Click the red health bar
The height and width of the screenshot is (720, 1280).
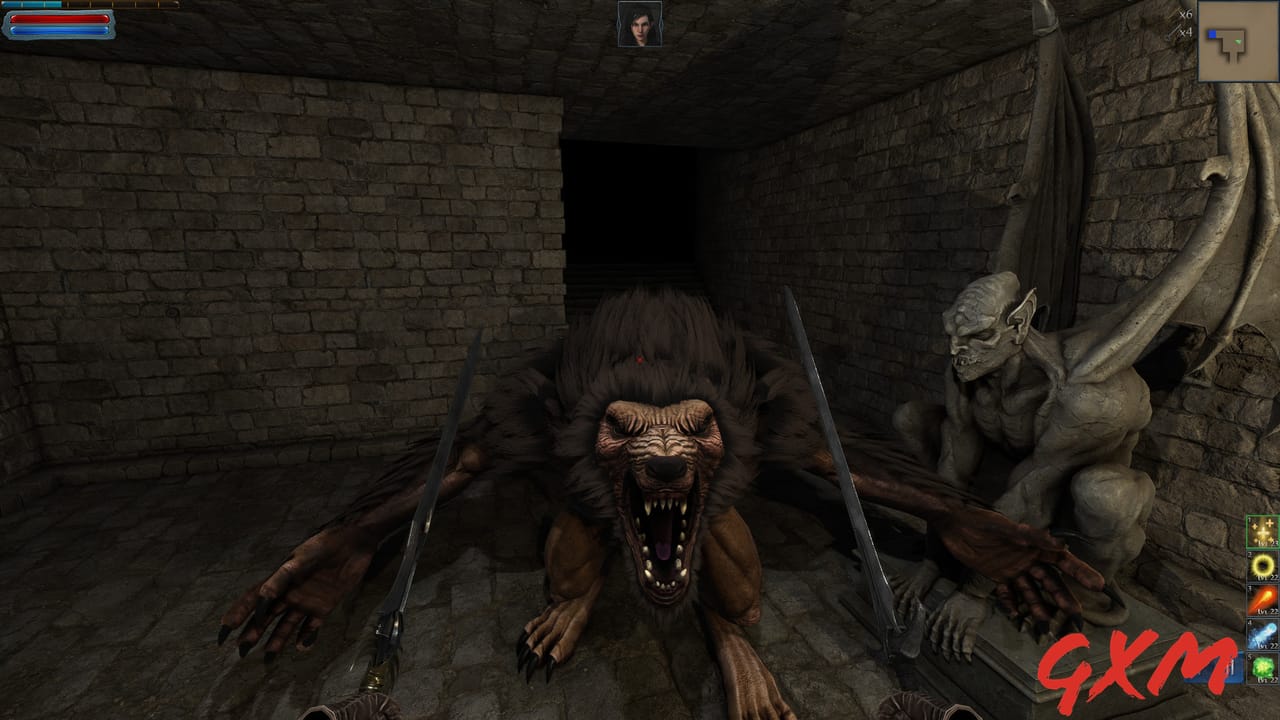(x=60, y=18)
